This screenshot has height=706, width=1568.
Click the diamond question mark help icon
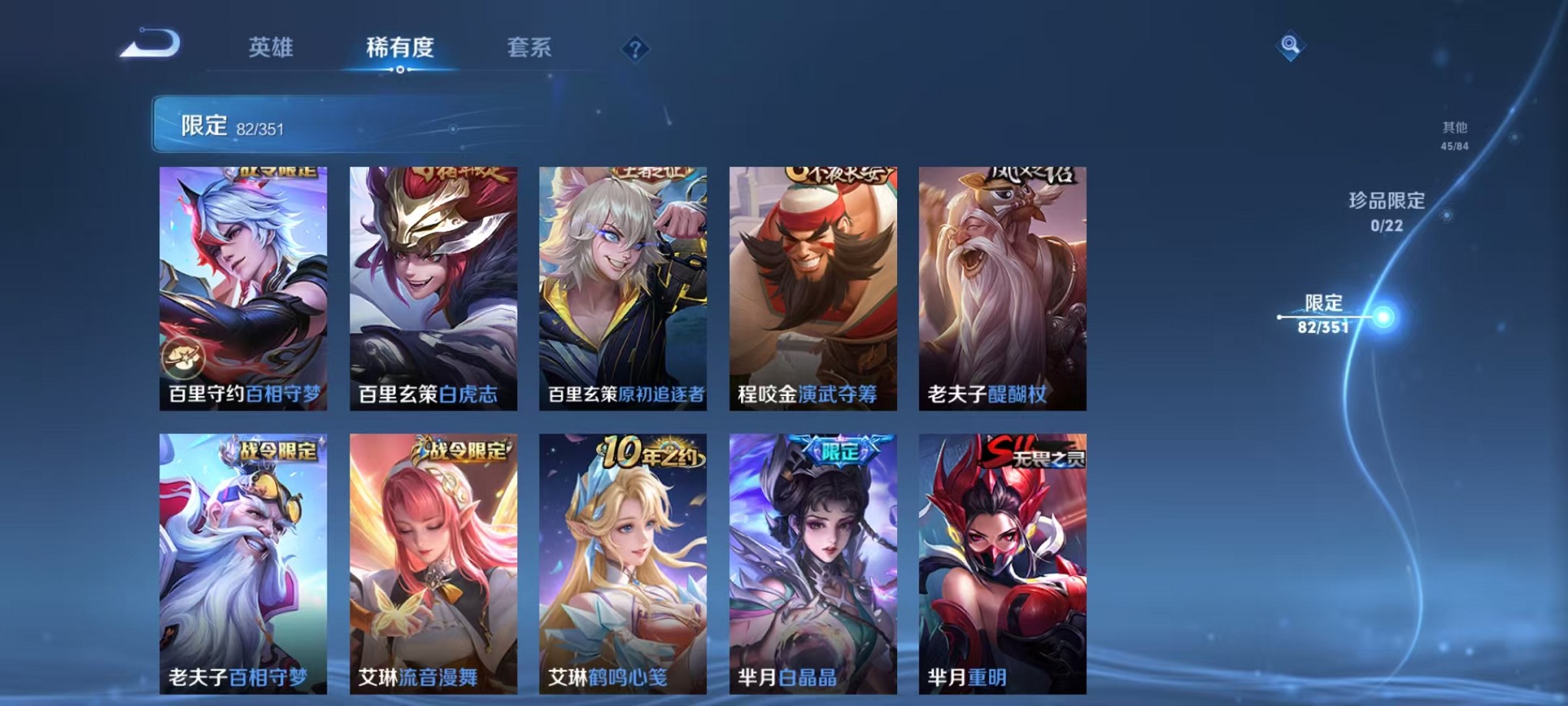pyautogui.click(x=634, y=48)
